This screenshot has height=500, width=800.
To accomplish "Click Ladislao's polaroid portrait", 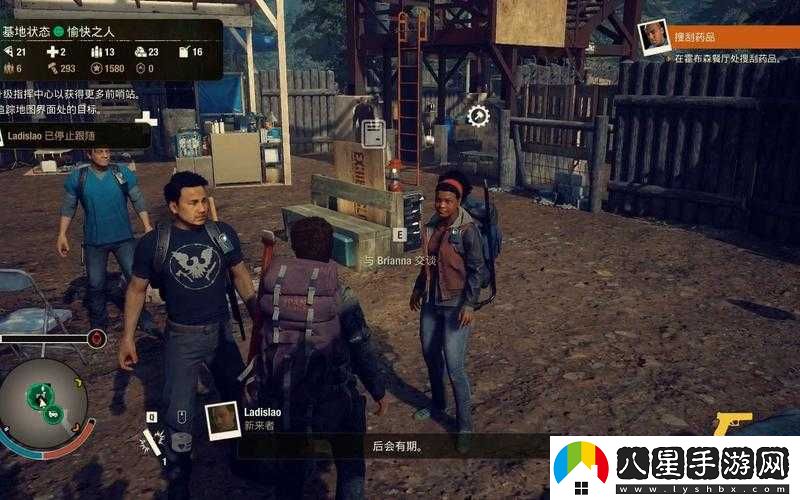I will 221,420.
